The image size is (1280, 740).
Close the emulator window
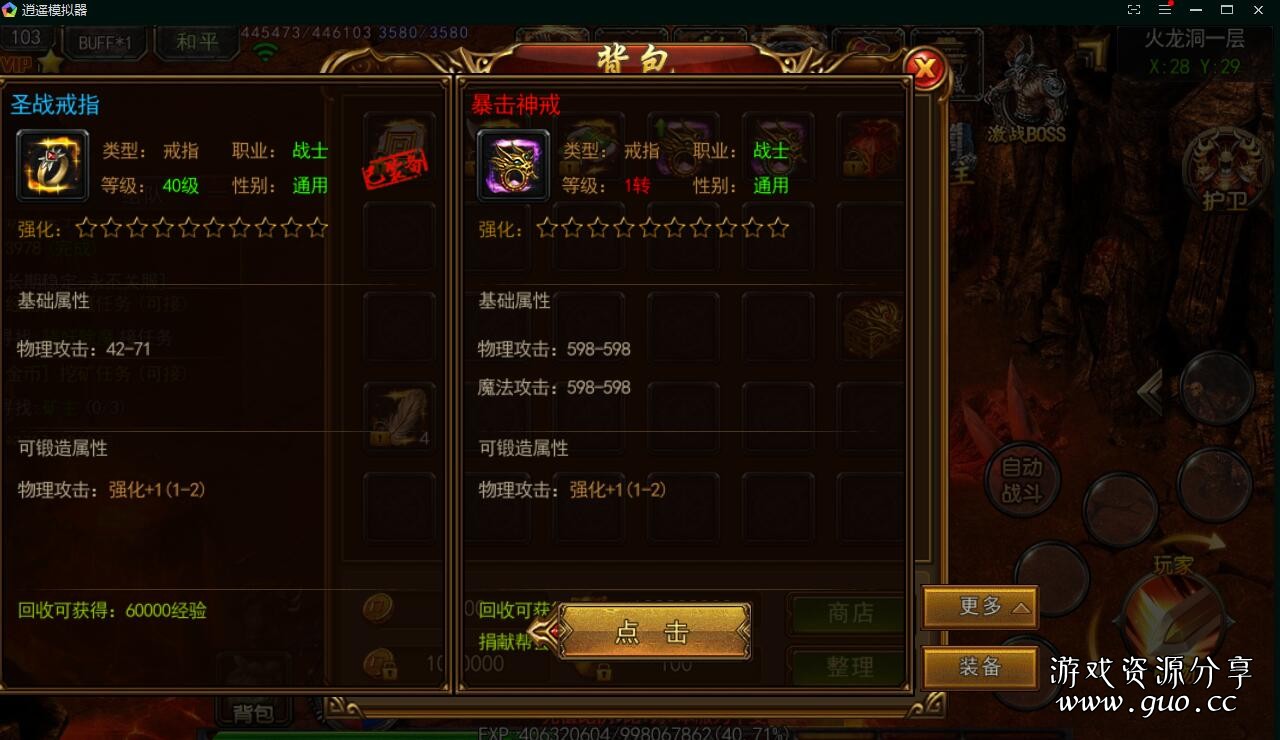pos(1258,10)
